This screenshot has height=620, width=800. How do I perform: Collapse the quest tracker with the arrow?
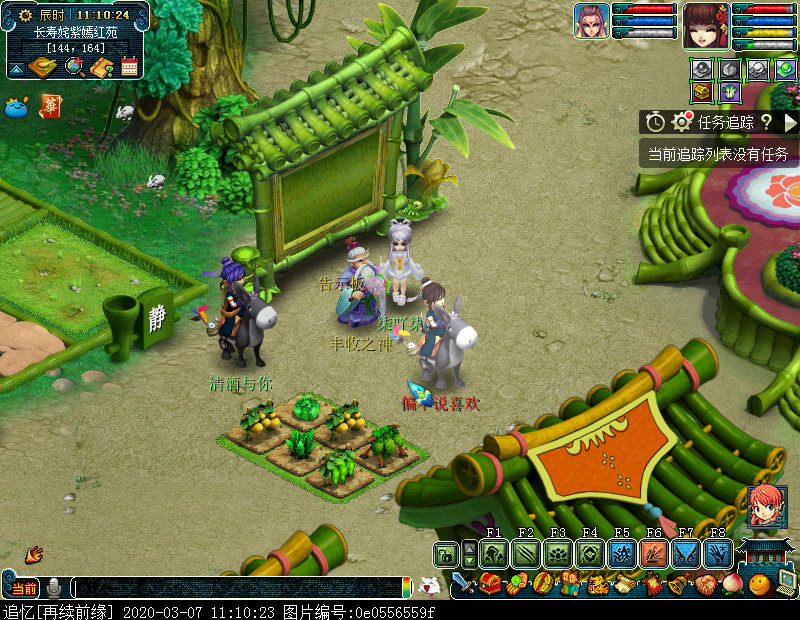click(x=790, y=122)
